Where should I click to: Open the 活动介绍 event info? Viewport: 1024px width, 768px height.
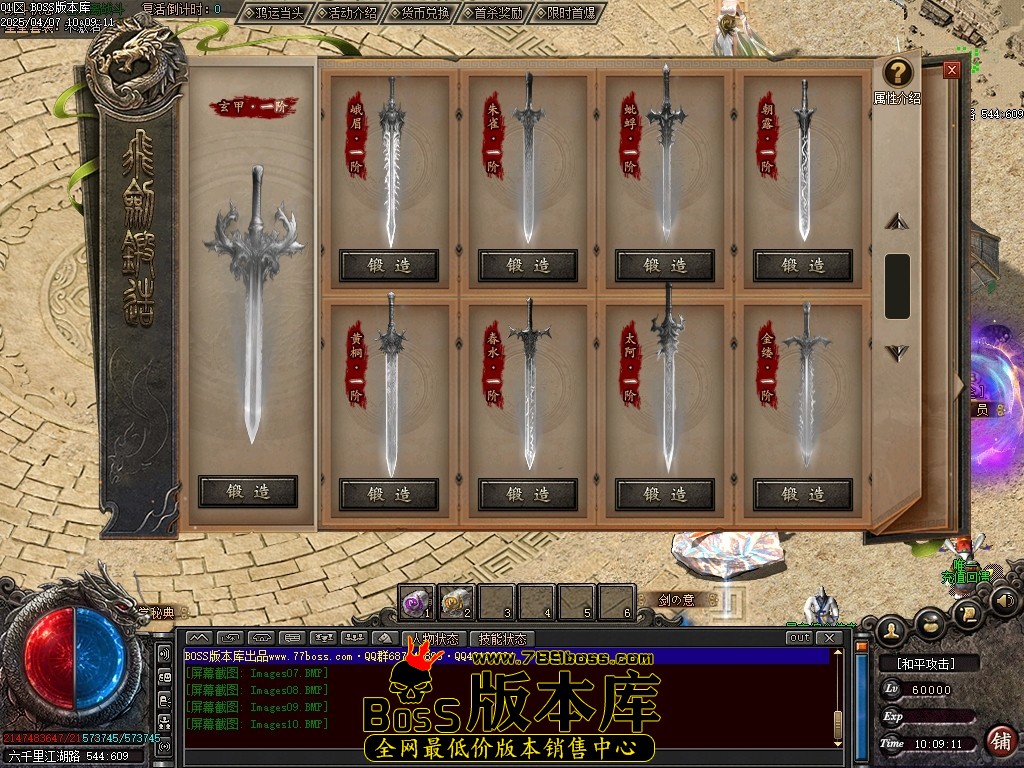[347, 13]
